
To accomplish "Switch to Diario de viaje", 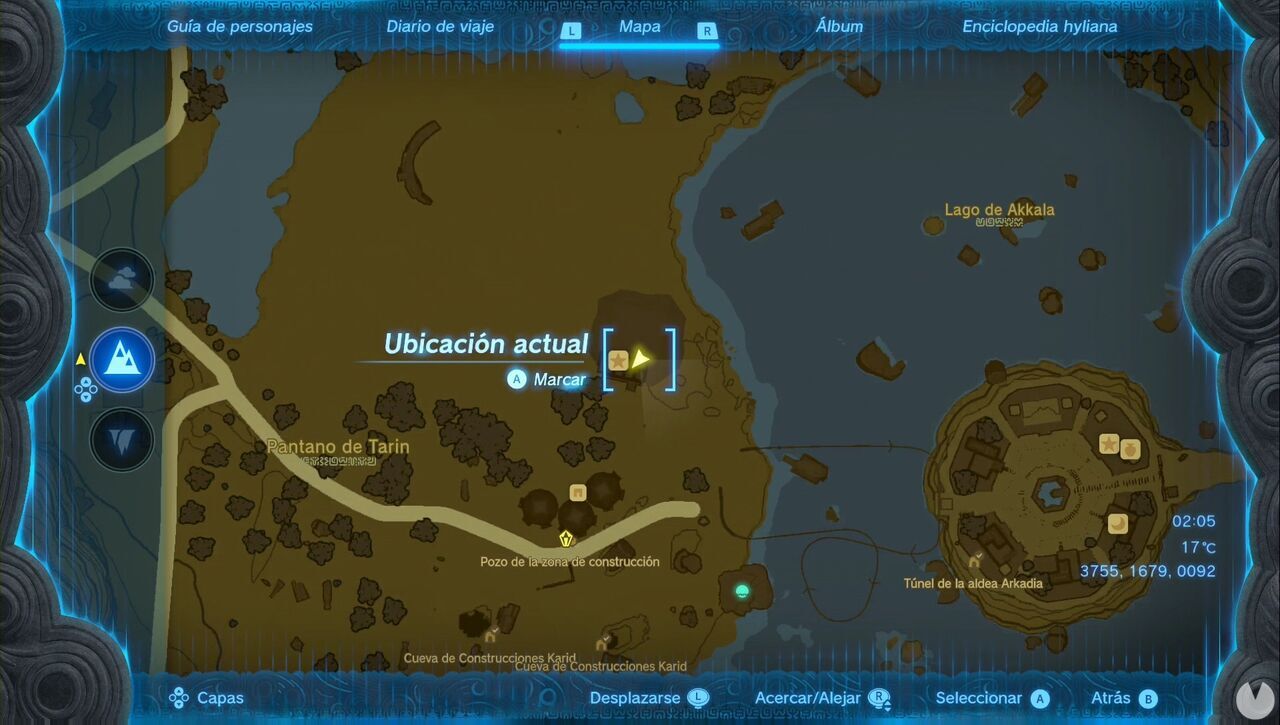I will point(440,26).
